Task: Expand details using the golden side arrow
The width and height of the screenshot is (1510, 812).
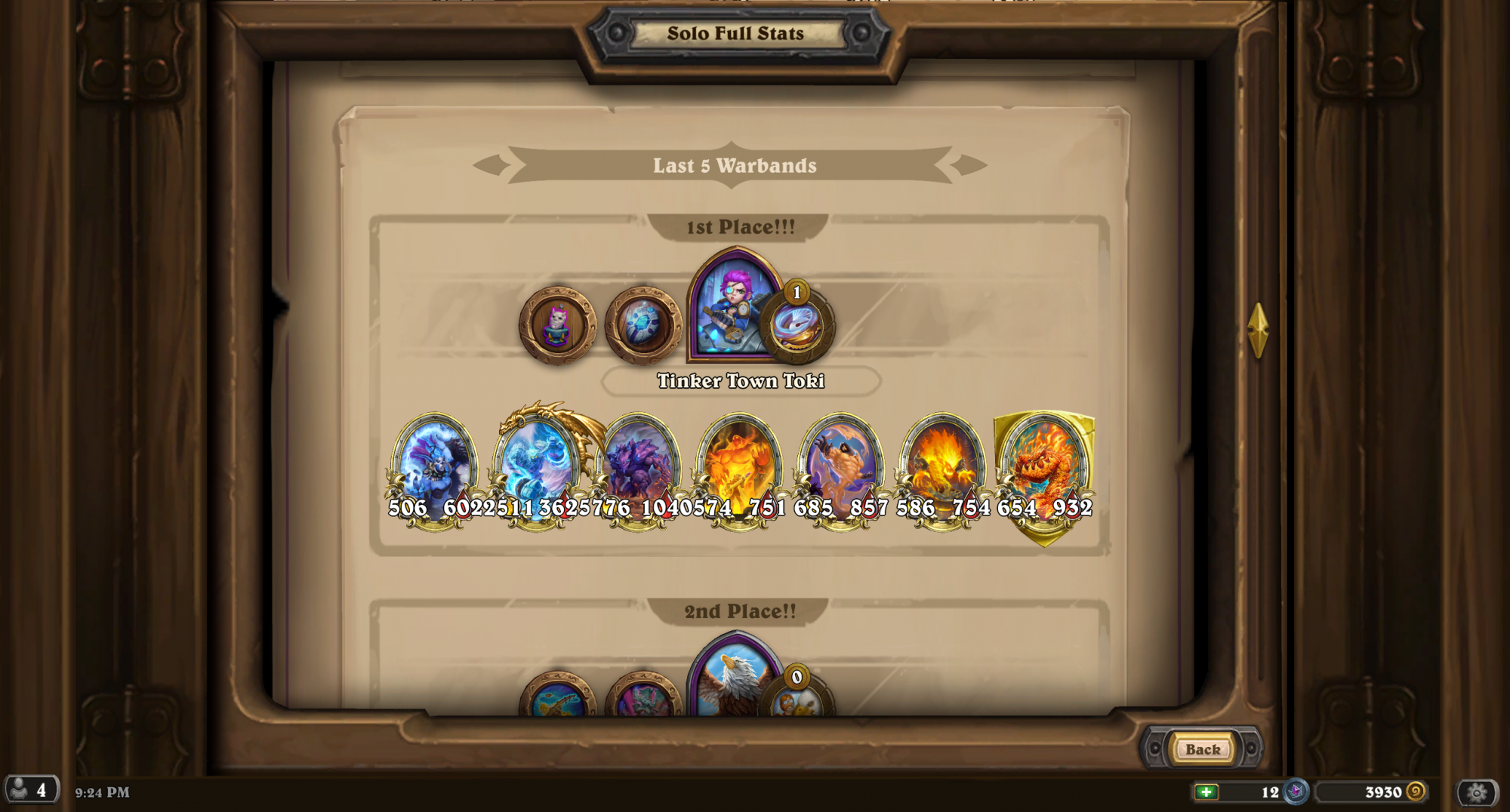Action: pos(1258,332)
